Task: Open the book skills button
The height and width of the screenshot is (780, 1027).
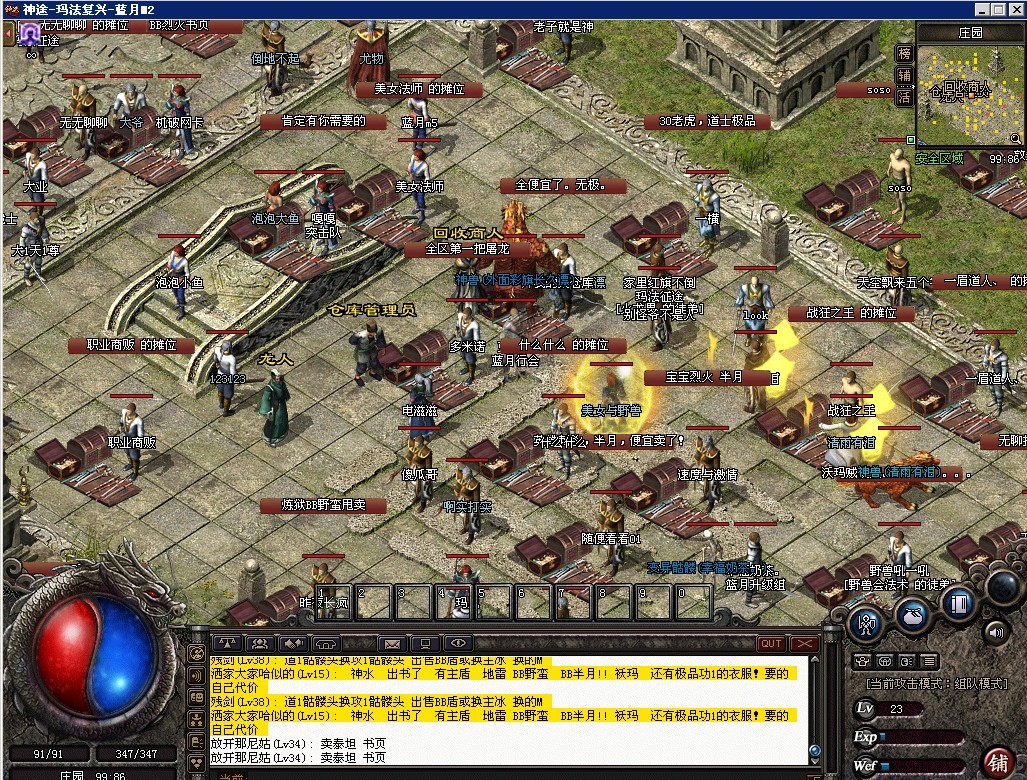Action: 959,603
